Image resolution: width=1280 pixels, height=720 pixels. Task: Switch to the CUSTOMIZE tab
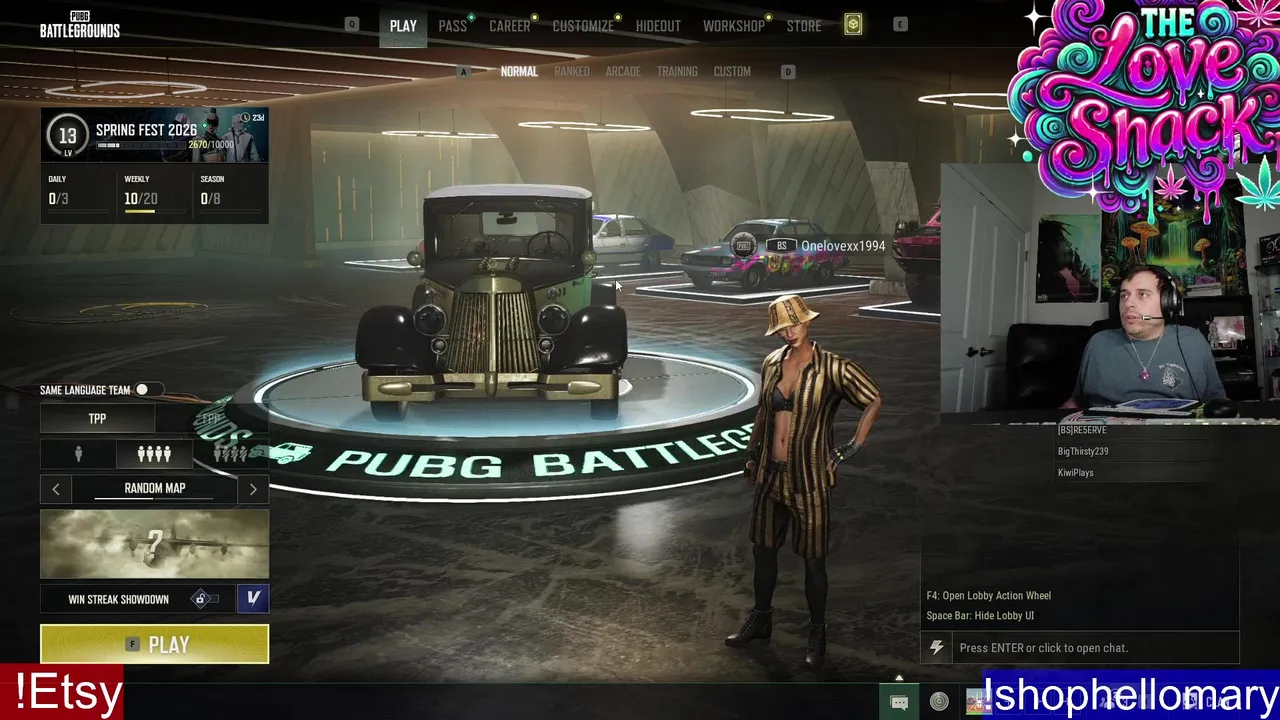583,26
